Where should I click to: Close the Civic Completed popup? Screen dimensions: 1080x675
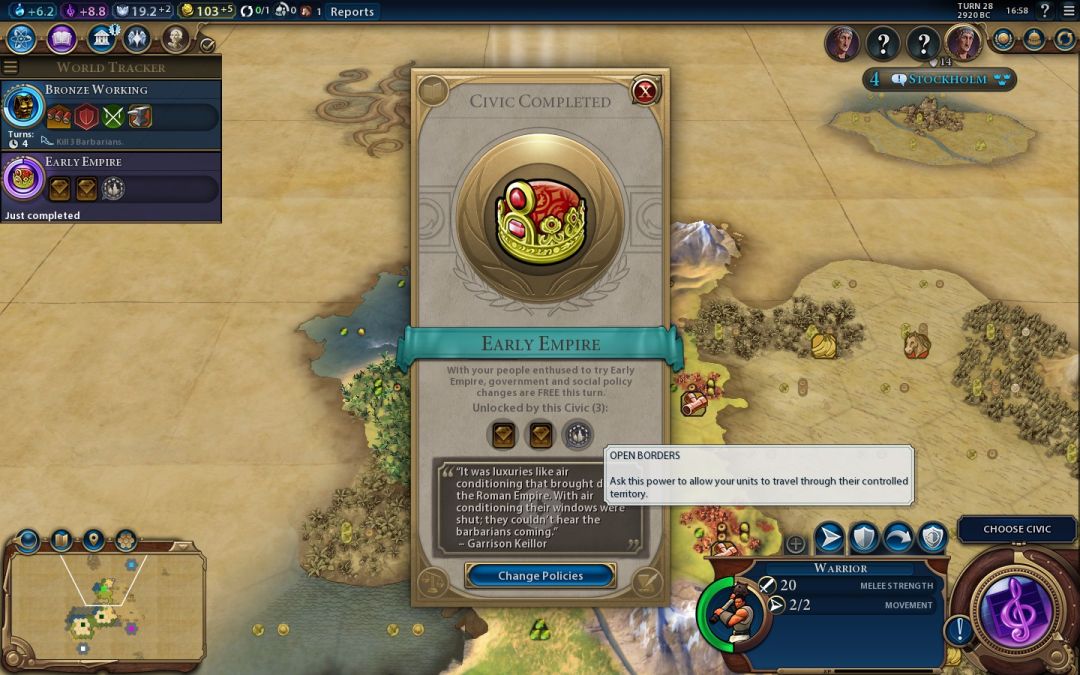tap(646, 92)
